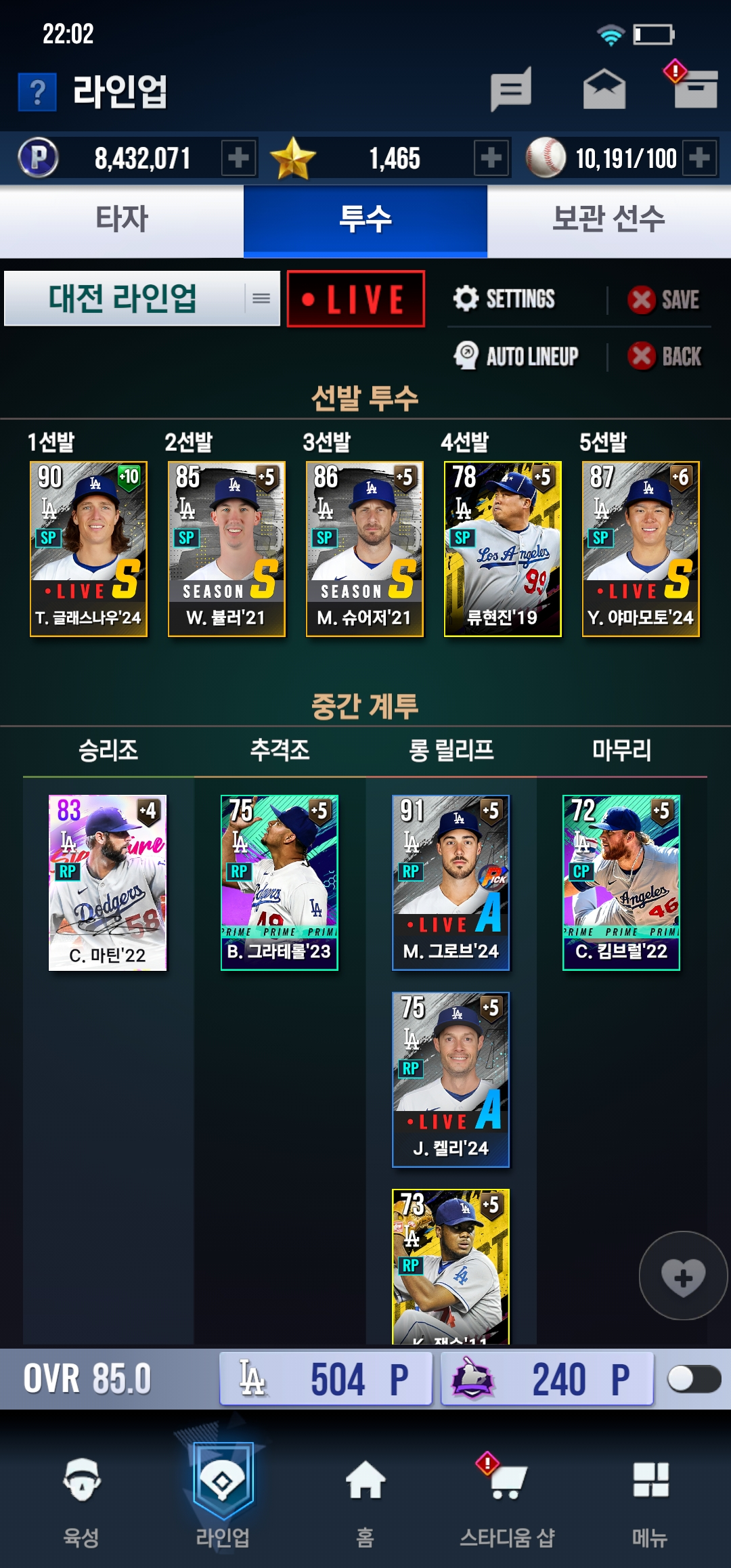
Task: Choose closer C. 킴브럴'22 card
Action: [621, 882]
